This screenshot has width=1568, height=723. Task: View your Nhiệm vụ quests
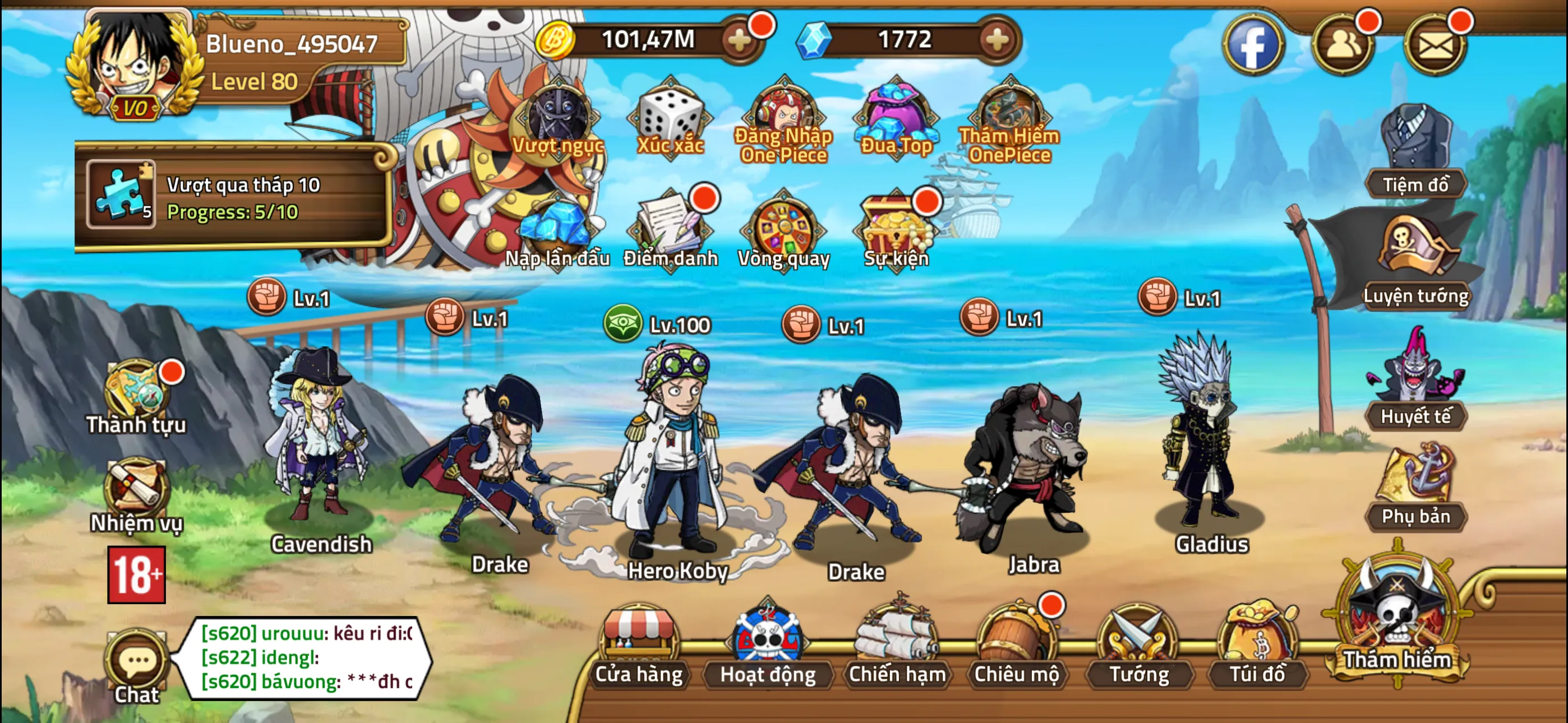pyautogui.click(x=135, y=487)
